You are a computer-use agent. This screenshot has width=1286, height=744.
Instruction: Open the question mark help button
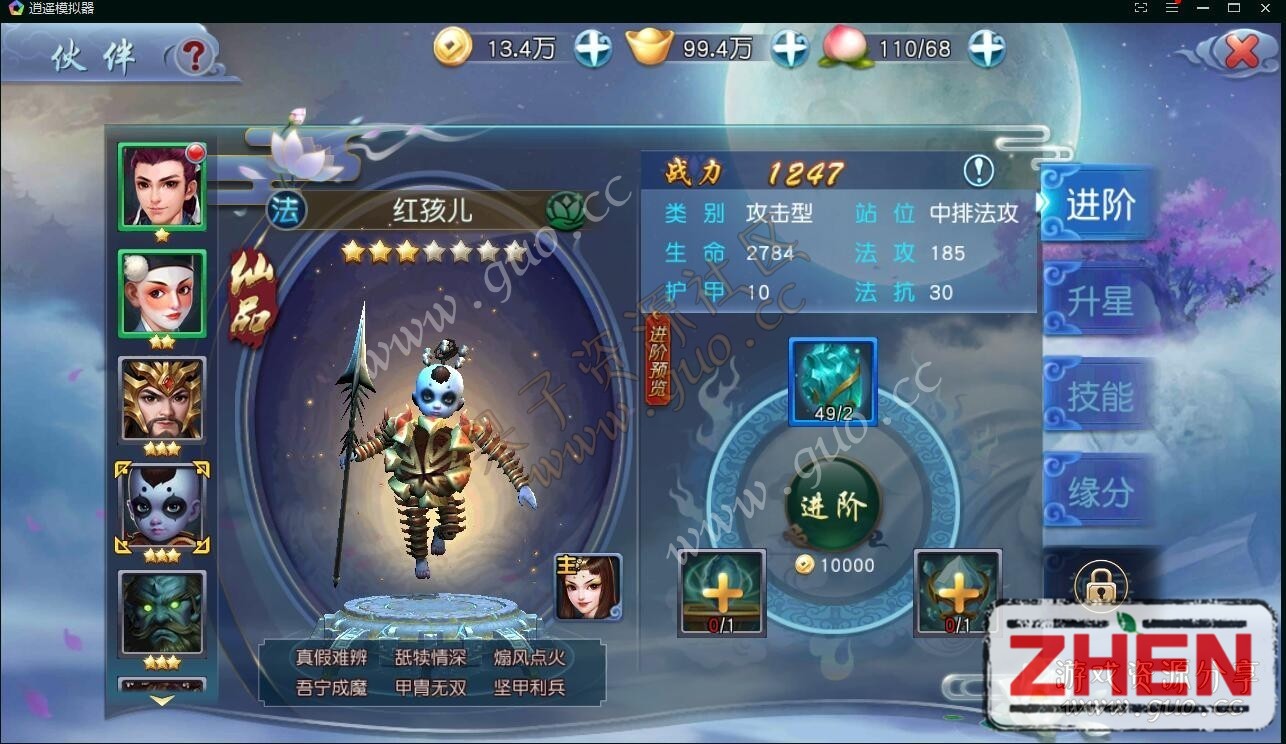(x=194, y=57)
